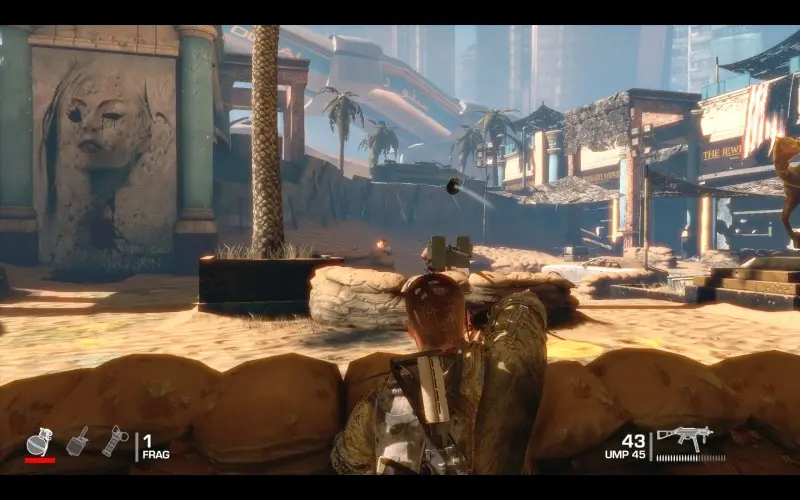This screenshot has width=800, height=500.
Task: Select the highlighted frag grenade icon
Action: point(39,441)
